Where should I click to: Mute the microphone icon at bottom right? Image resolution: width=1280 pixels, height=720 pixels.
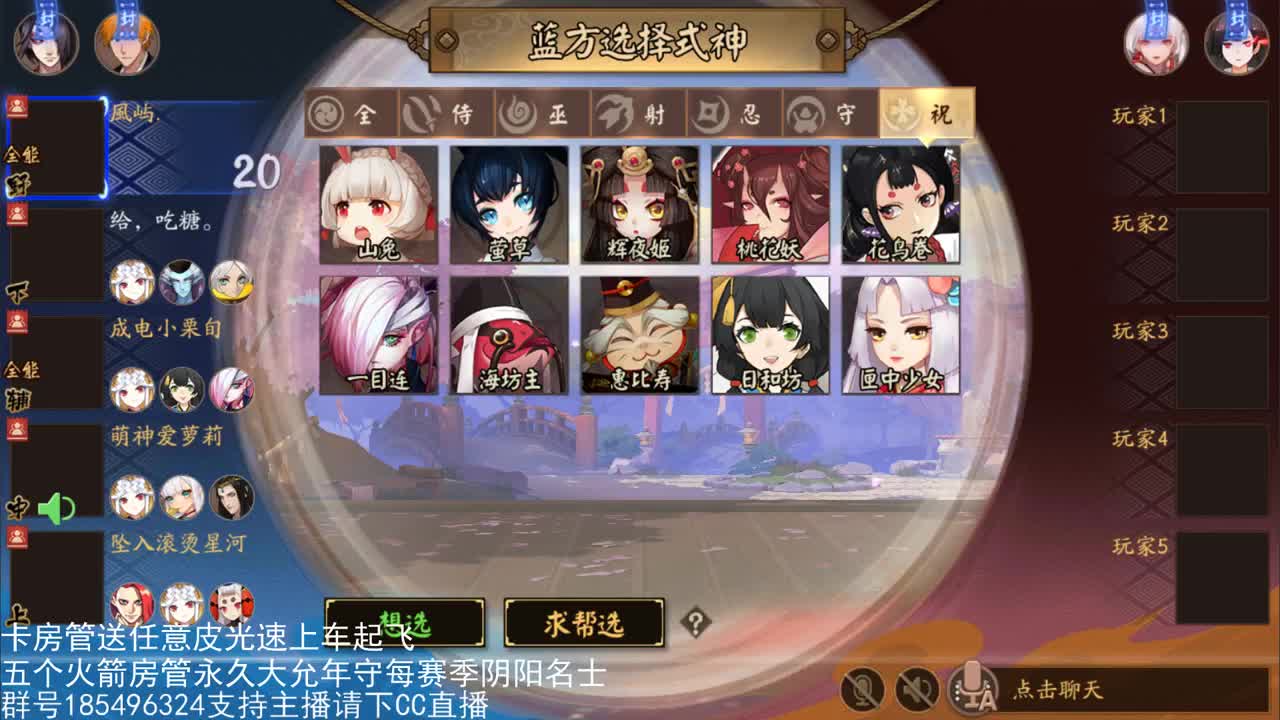pos(863,688)
